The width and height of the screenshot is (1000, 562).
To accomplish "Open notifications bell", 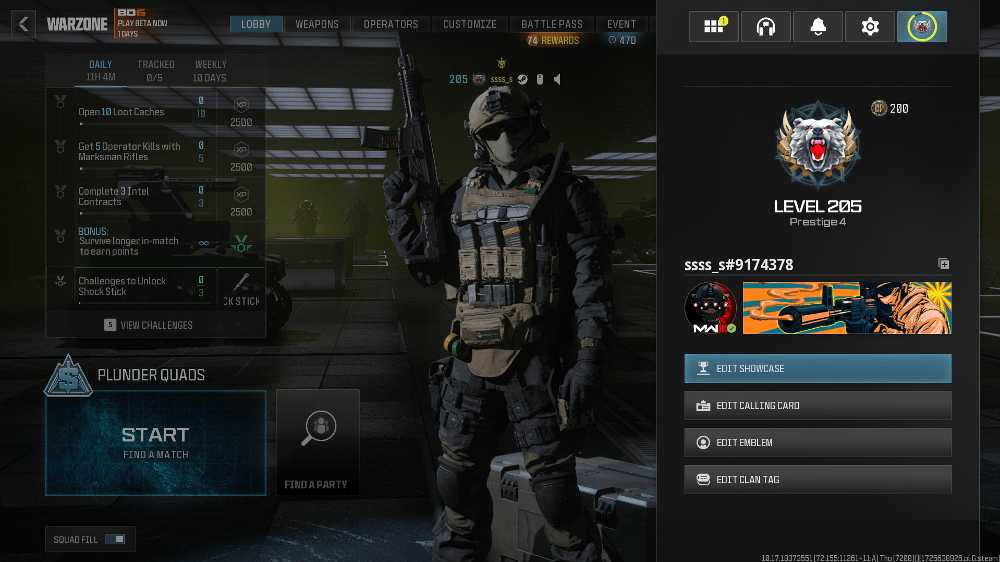I will click(818, 27).
